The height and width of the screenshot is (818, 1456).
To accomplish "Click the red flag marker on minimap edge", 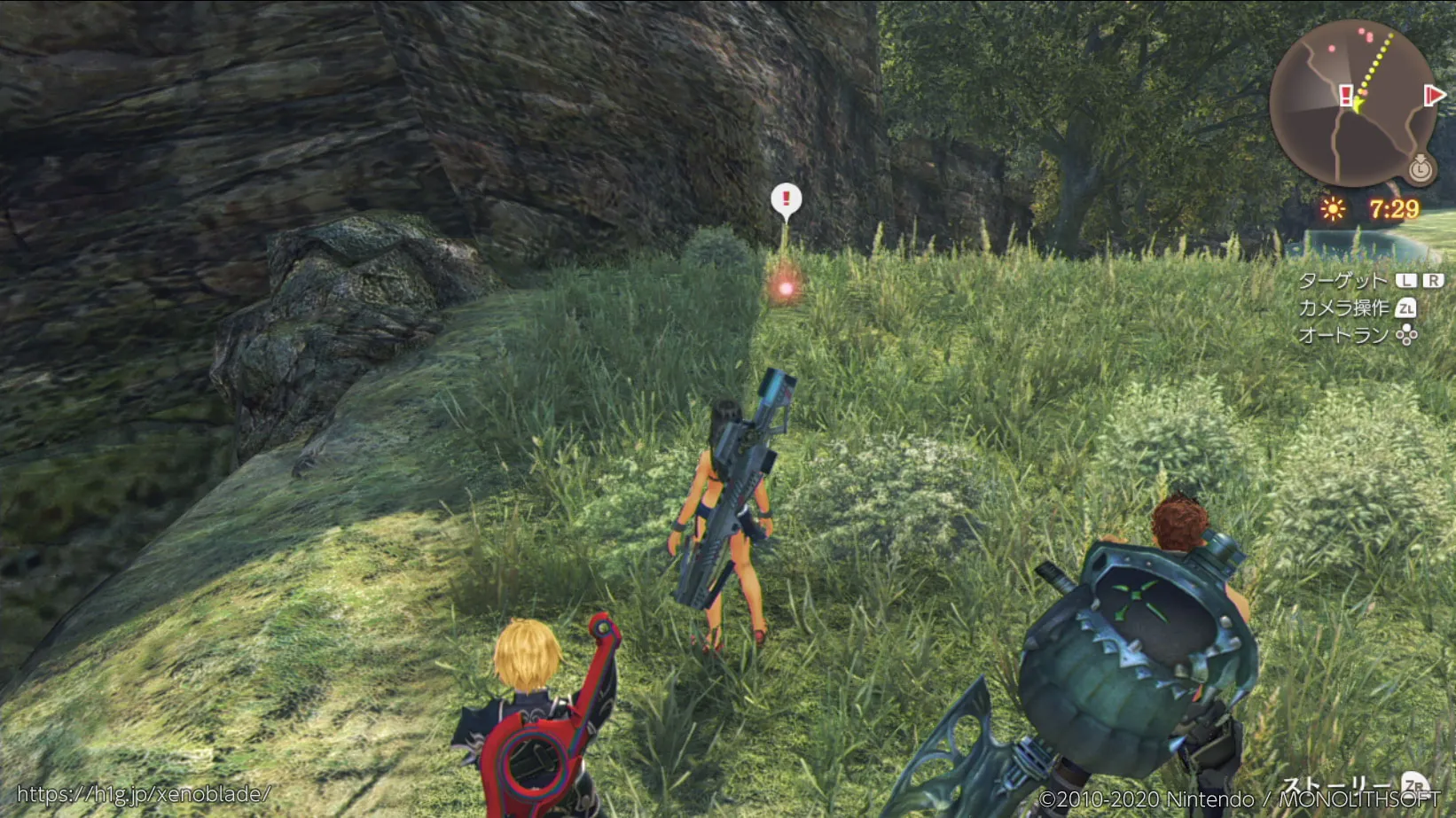I will (1433, 95).
